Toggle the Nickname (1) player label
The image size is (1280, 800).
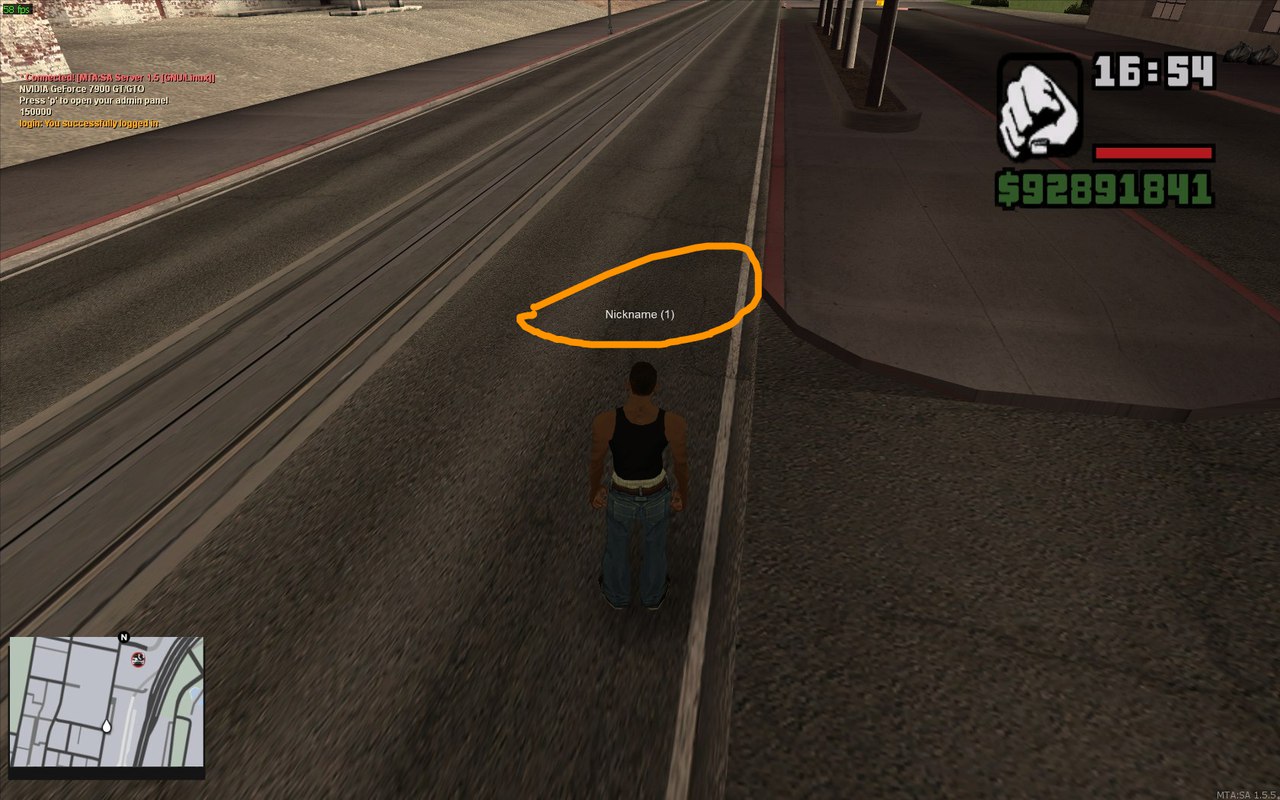(x=640, y=313)
